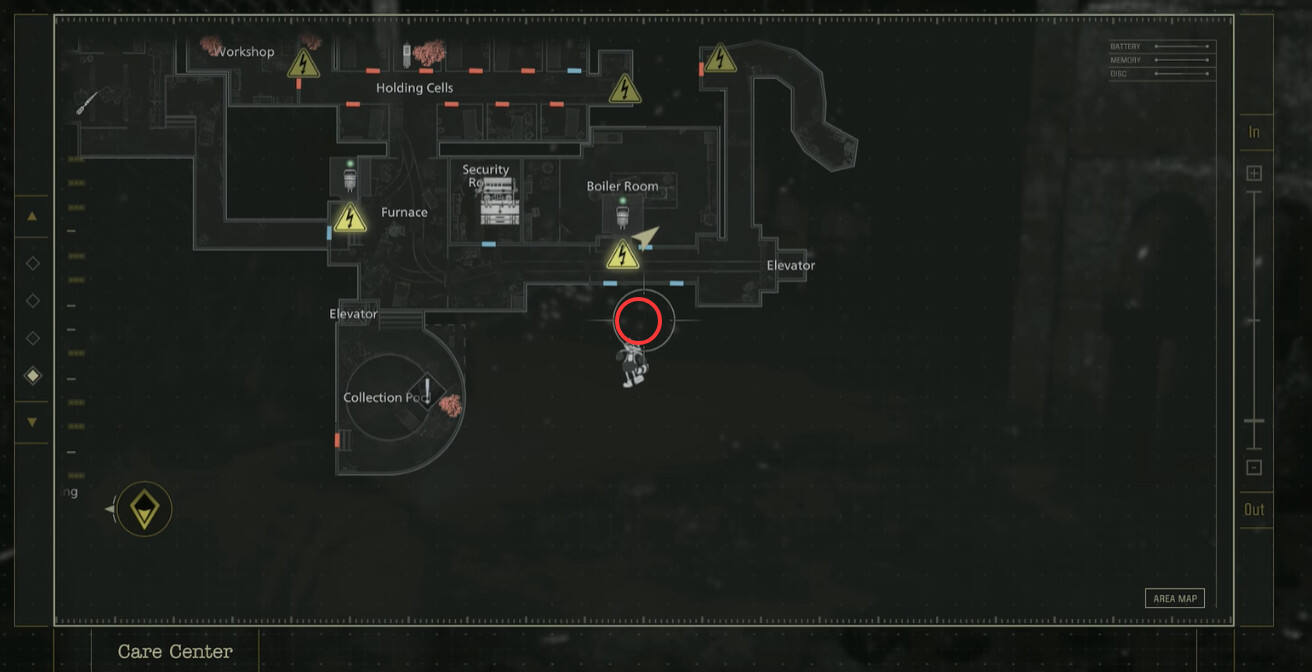Go down one floor with the down arrow

[x=32, y=422]
